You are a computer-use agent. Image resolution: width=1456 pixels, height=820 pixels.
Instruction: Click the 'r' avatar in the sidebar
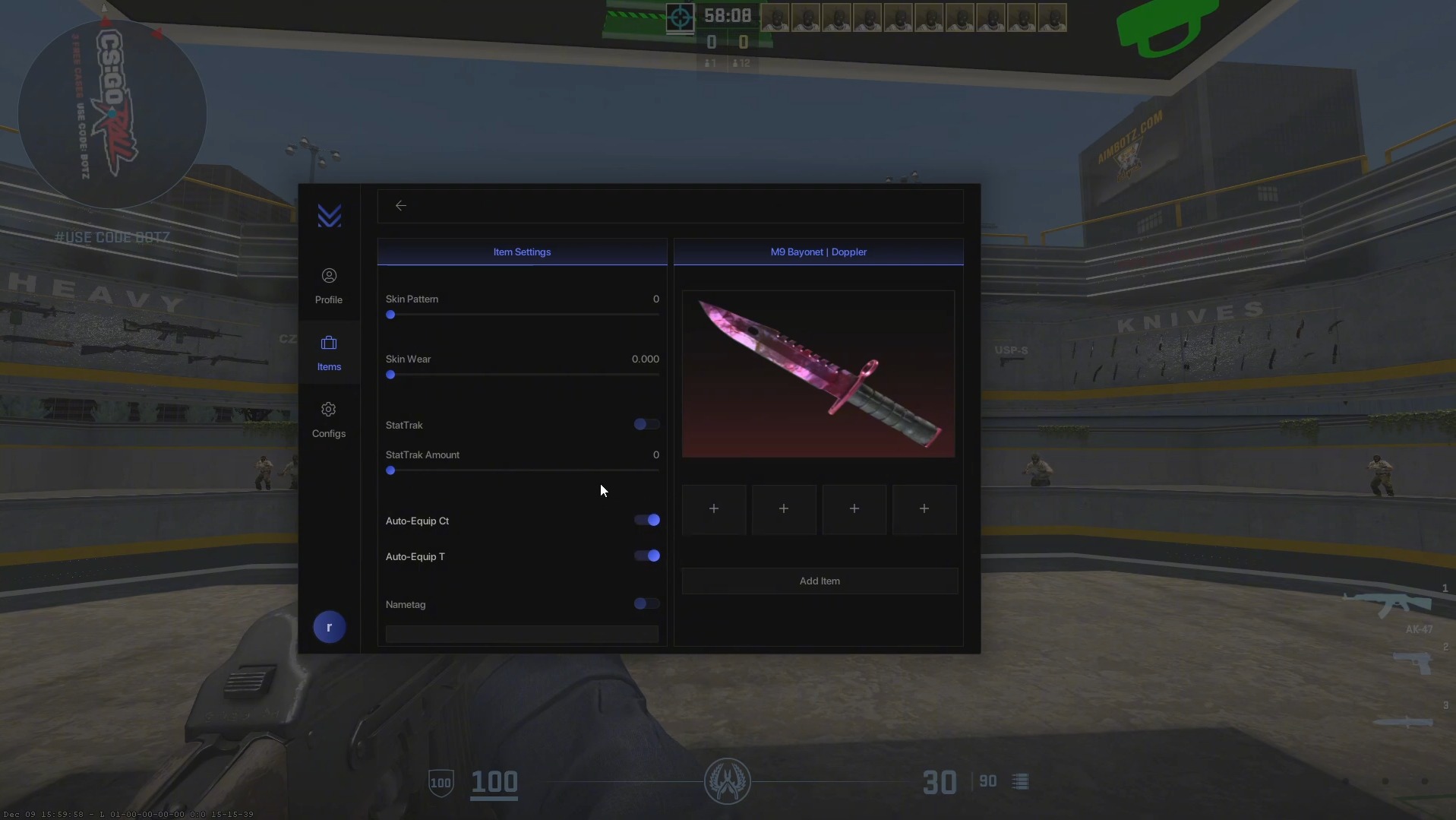click(329, 626)
